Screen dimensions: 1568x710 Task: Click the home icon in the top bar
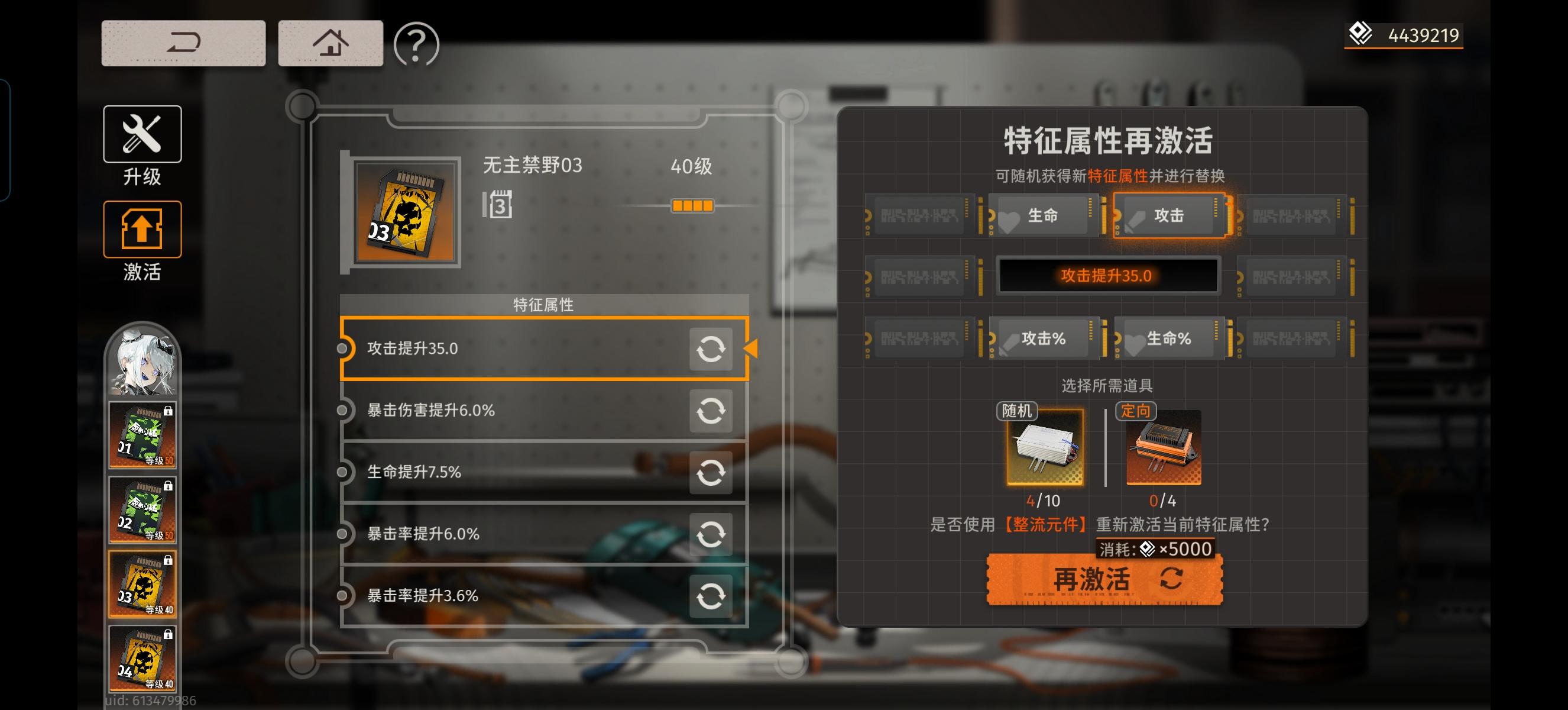pyautogui.click(x=330, y=43)
